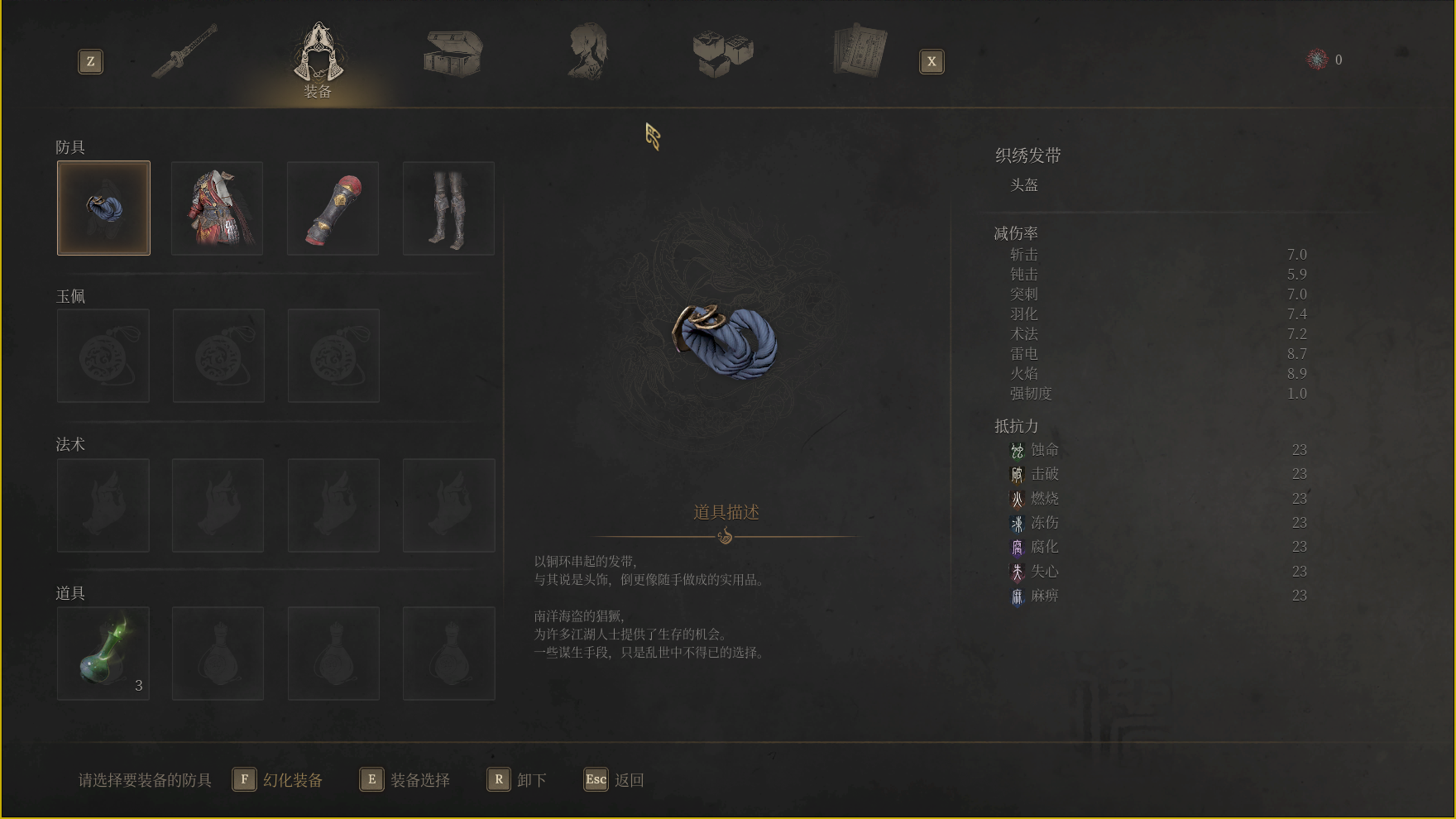Viewport: 1456px width, 819px height.
Task: Switch to the sword weapons tab
Action: tap(185, 51)
